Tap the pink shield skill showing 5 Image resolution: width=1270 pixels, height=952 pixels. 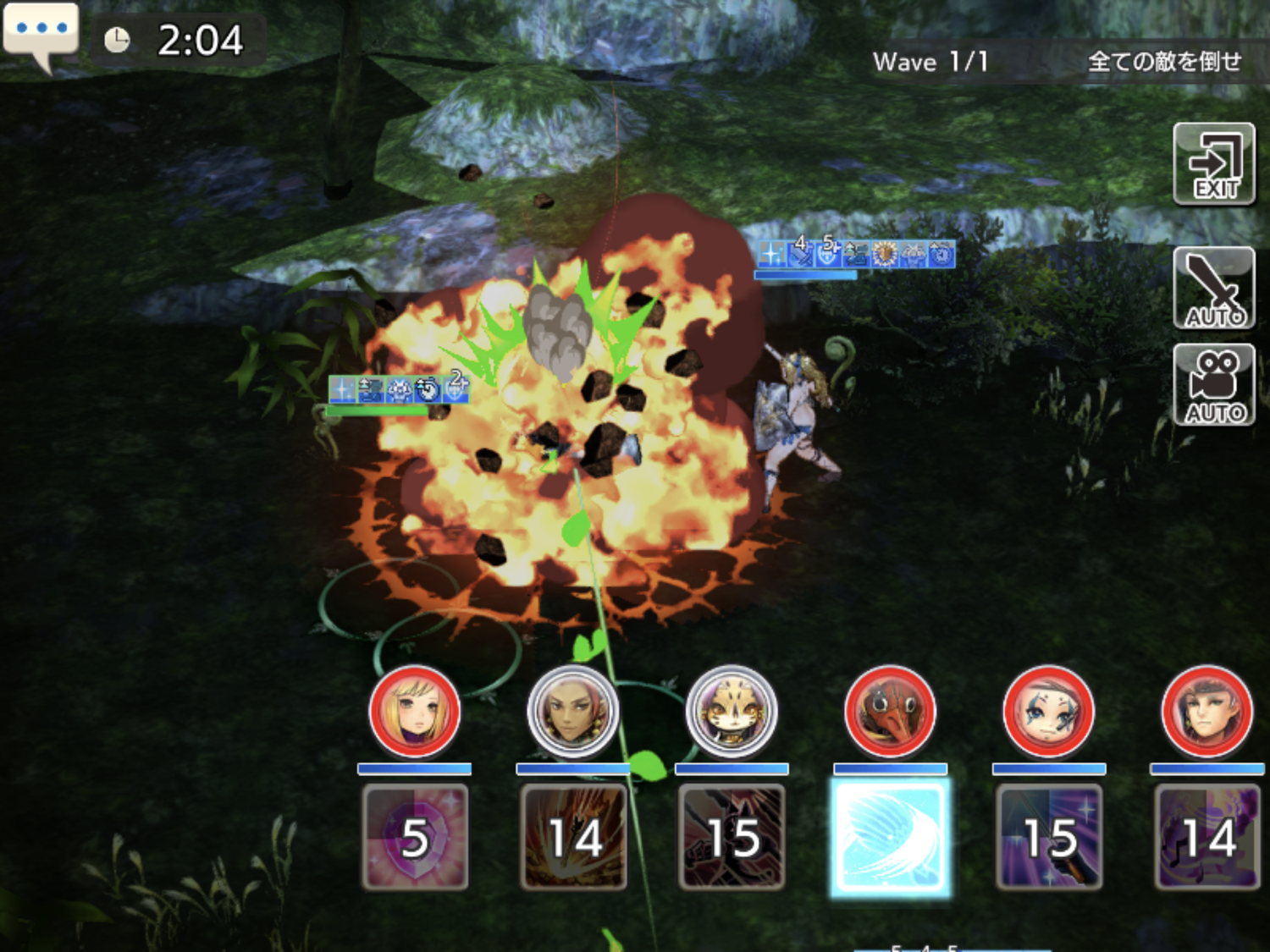click(x=415, y=837)
